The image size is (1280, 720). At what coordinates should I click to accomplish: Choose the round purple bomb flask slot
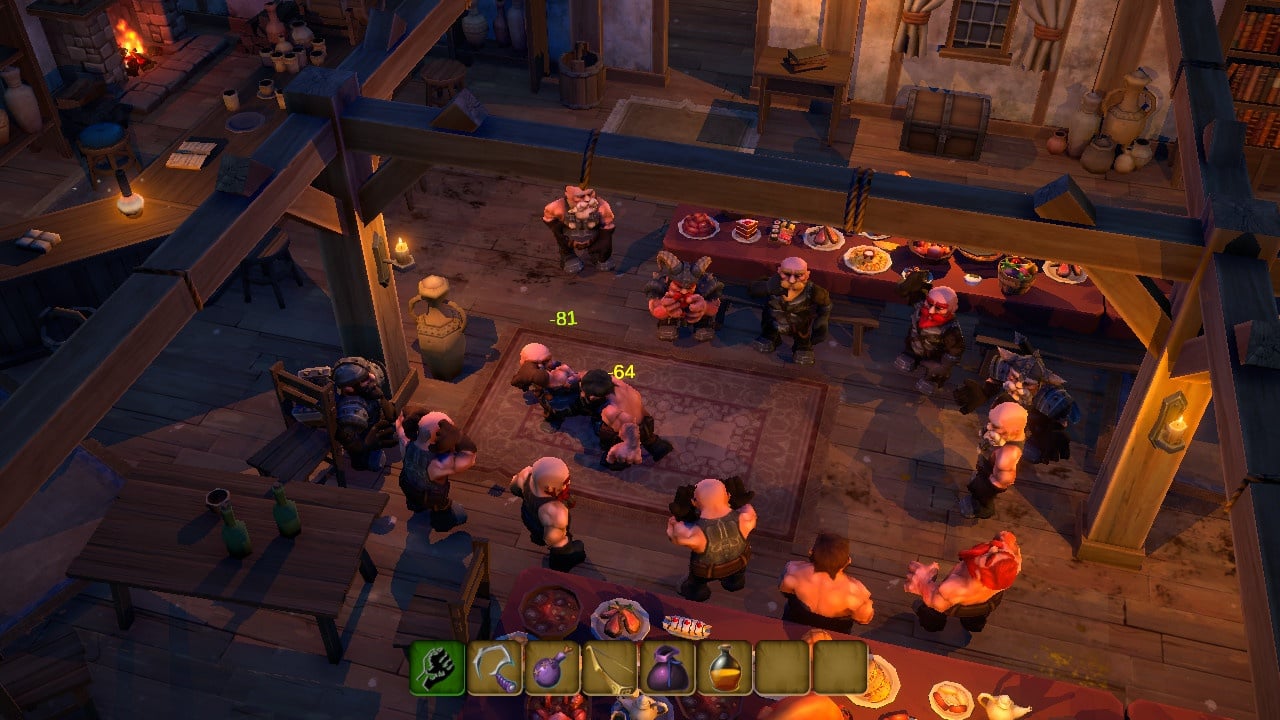[553, 667]
